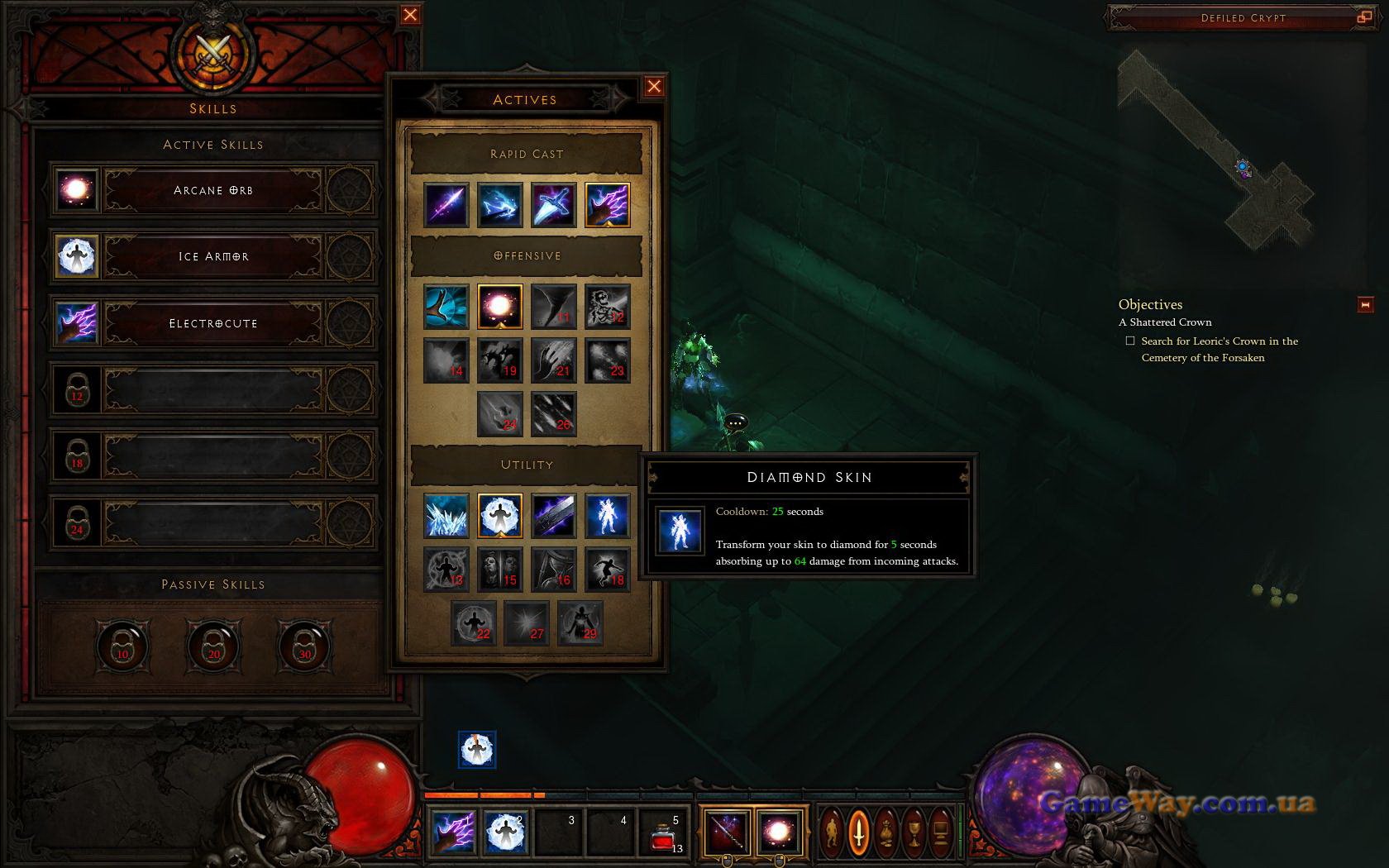This screenshot has width=1389, height=868.
Task: Choose the Ice Armor active skill row
Action: (x=212, y=256)
